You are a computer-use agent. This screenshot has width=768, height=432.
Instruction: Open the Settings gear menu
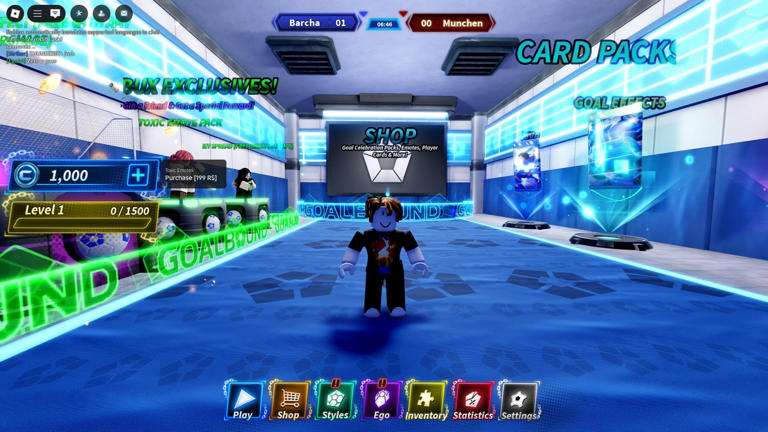coord(518,401)
